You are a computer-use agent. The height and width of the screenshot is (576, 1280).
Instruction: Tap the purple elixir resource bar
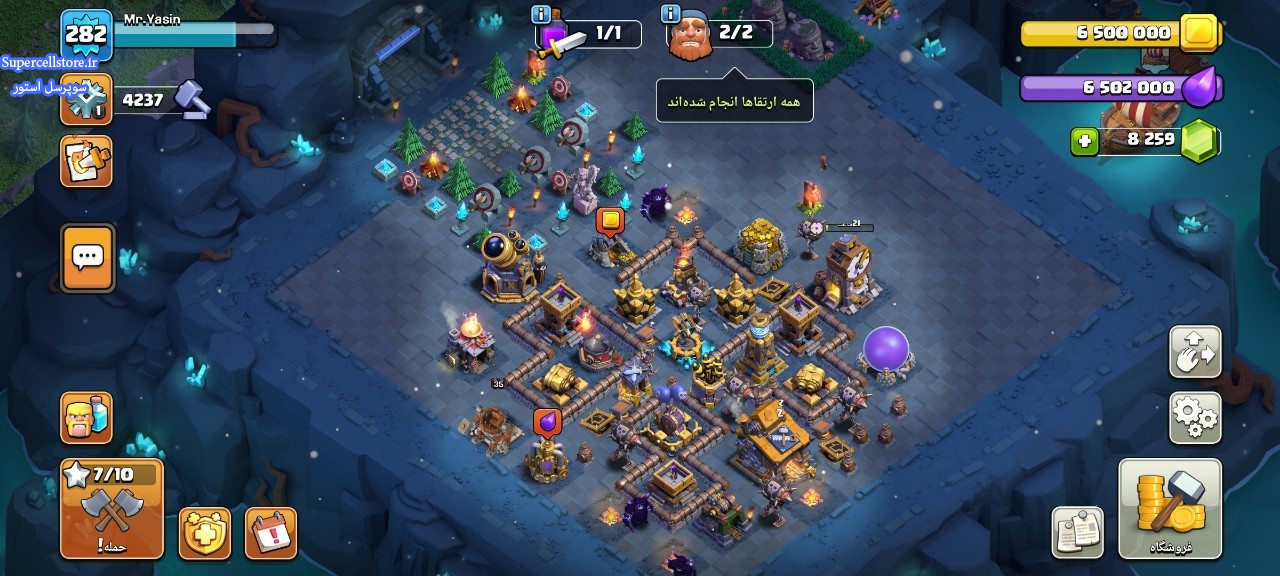click(1110, 88)
